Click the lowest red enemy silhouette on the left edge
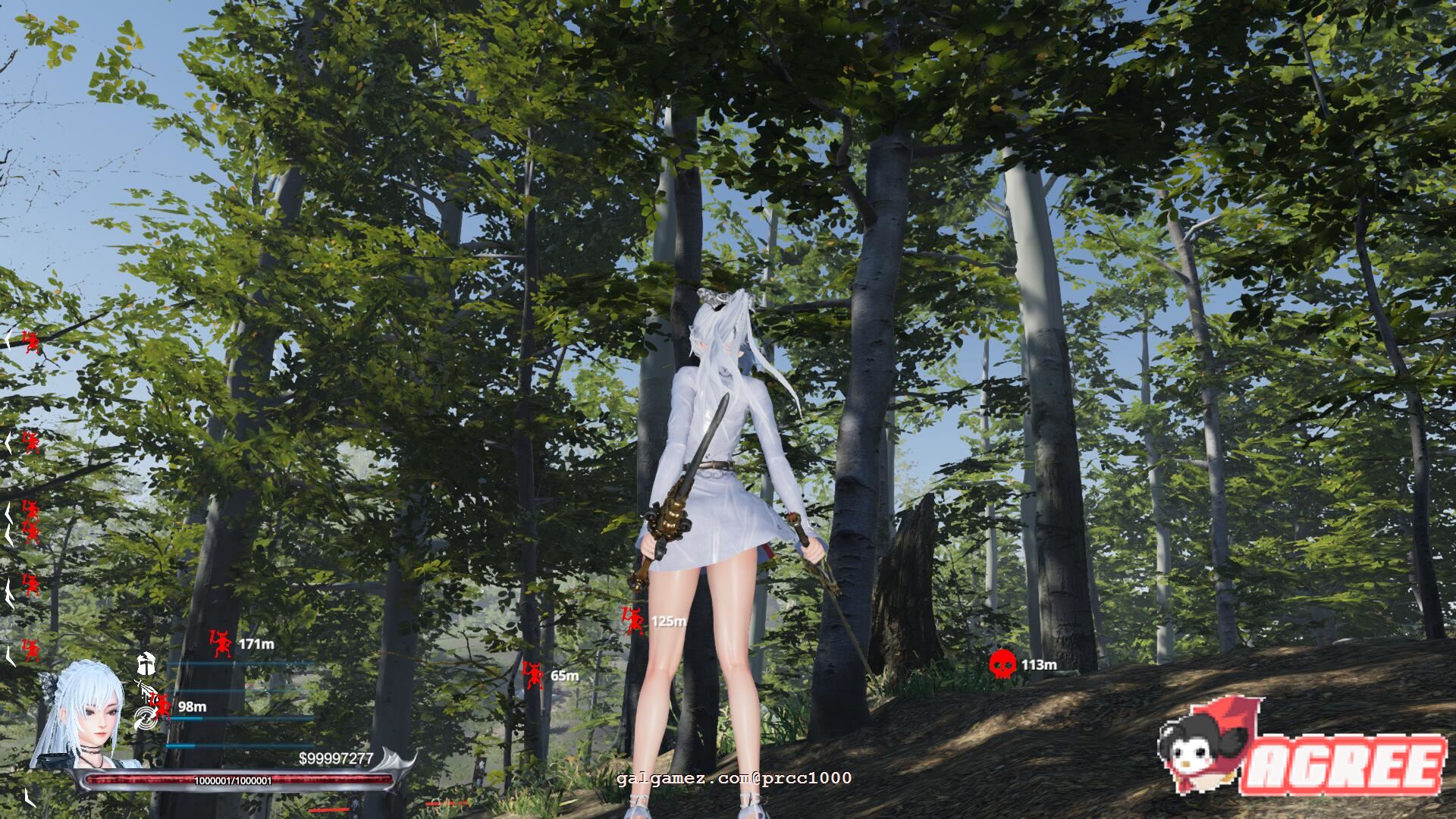The height and width of the screenshot is (819, 1456). (x=30, y=651)
